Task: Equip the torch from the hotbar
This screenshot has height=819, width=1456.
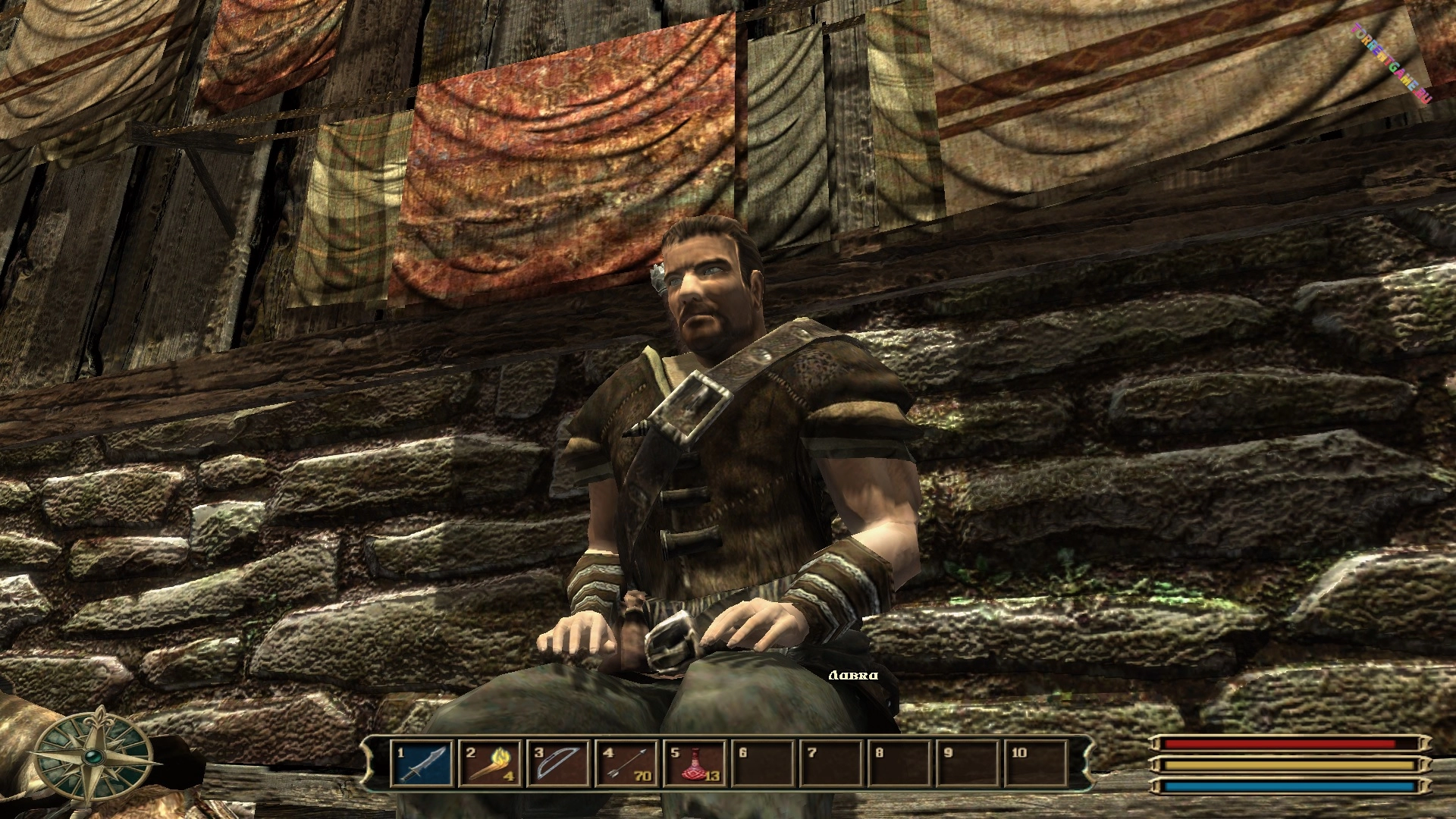Action: 491,764
